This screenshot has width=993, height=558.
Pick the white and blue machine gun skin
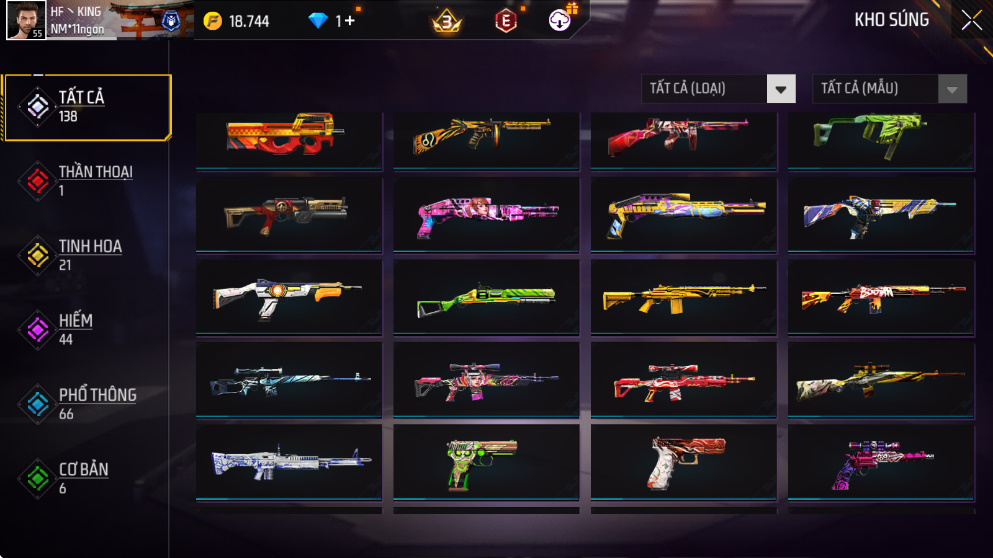click(288, 461)
